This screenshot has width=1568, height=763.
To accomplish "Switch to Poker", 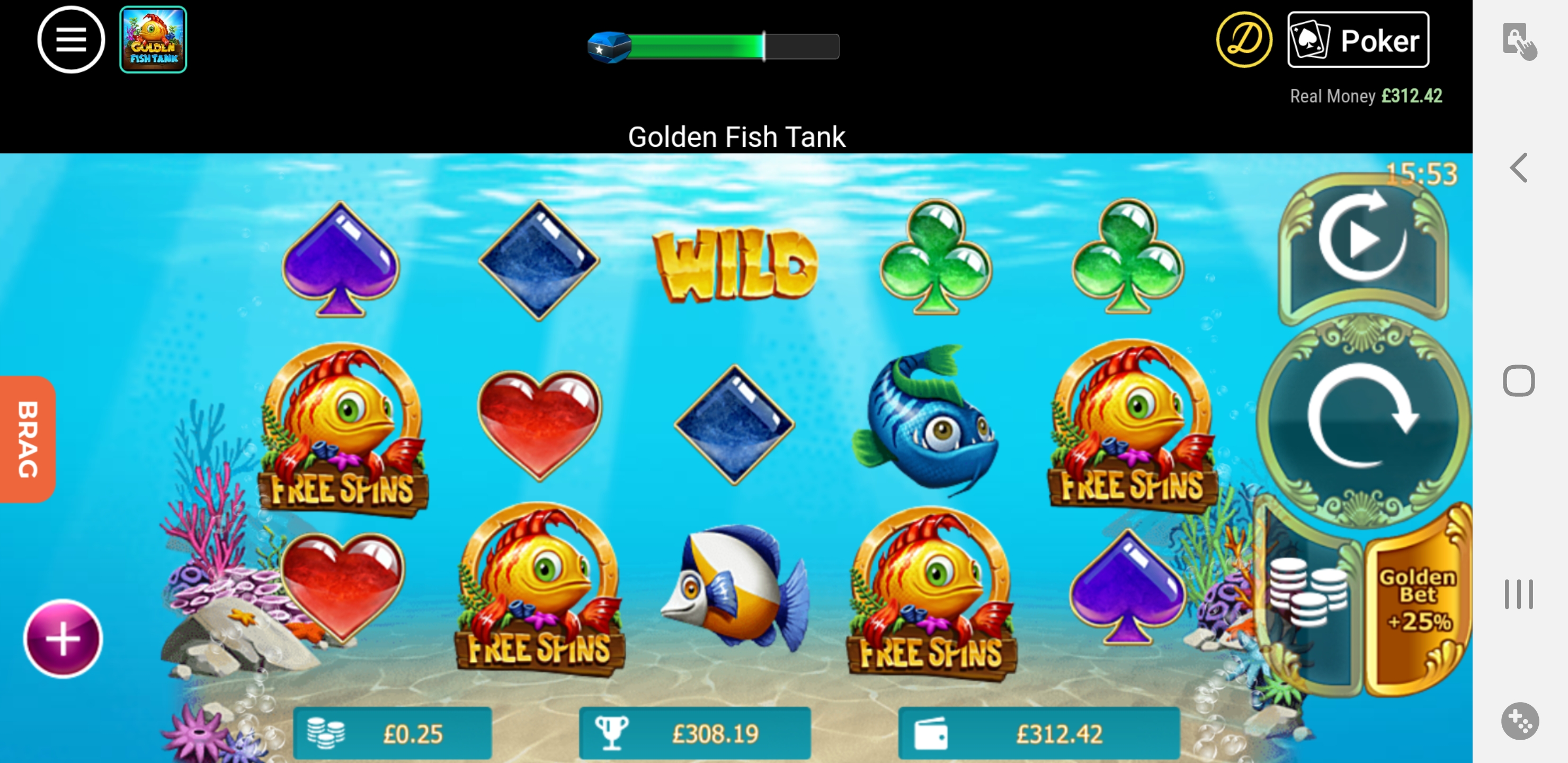I will pyautogui.click(x=1357, y=40).
